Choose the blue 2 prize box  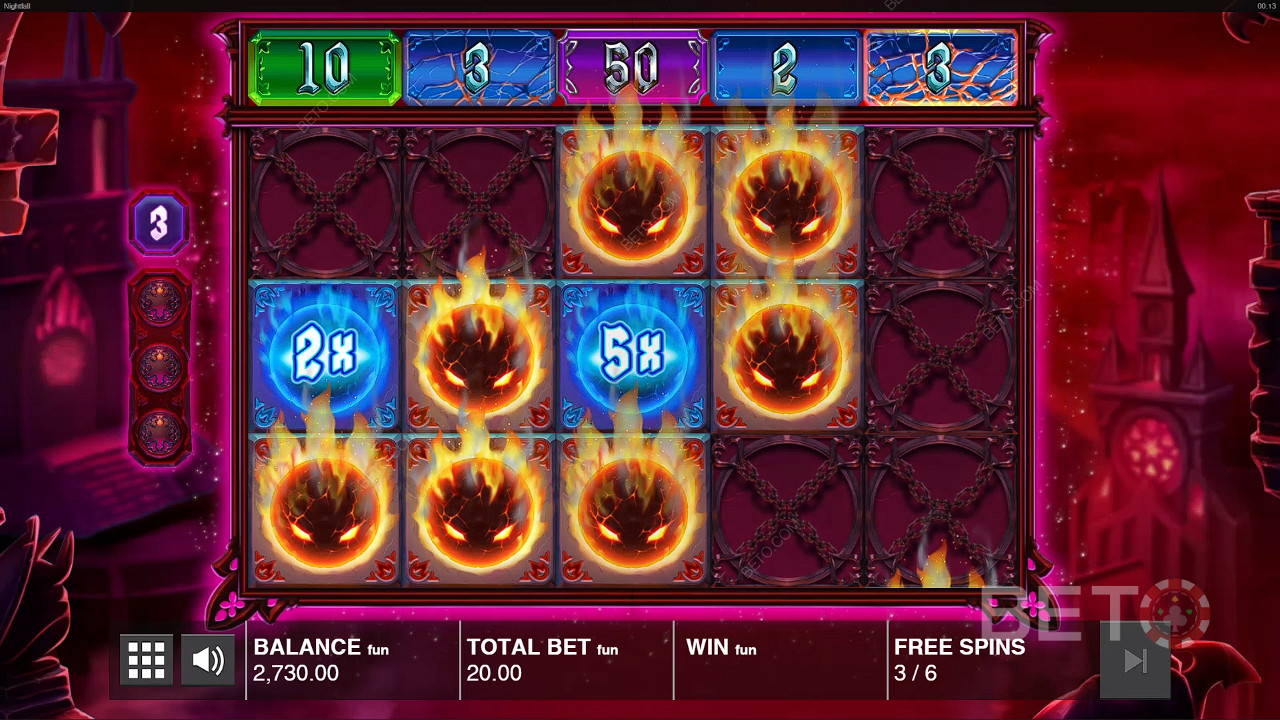[786, 68]
